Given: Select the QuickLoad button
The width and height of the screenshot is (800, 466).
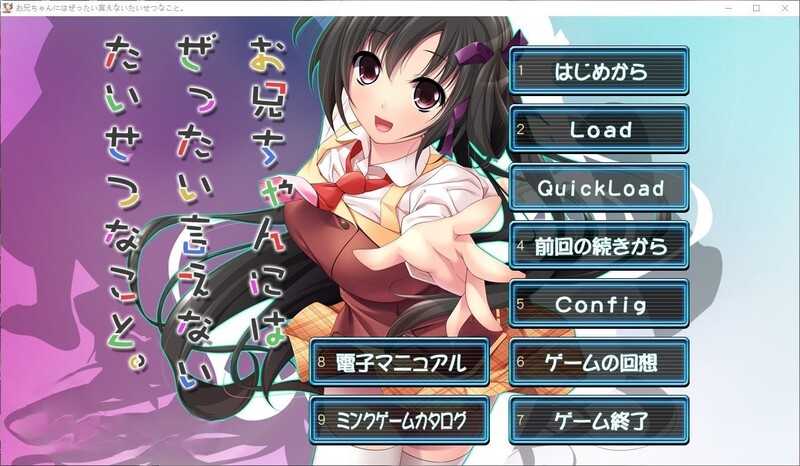Looking at the screenshot, I should coord(600,188).
